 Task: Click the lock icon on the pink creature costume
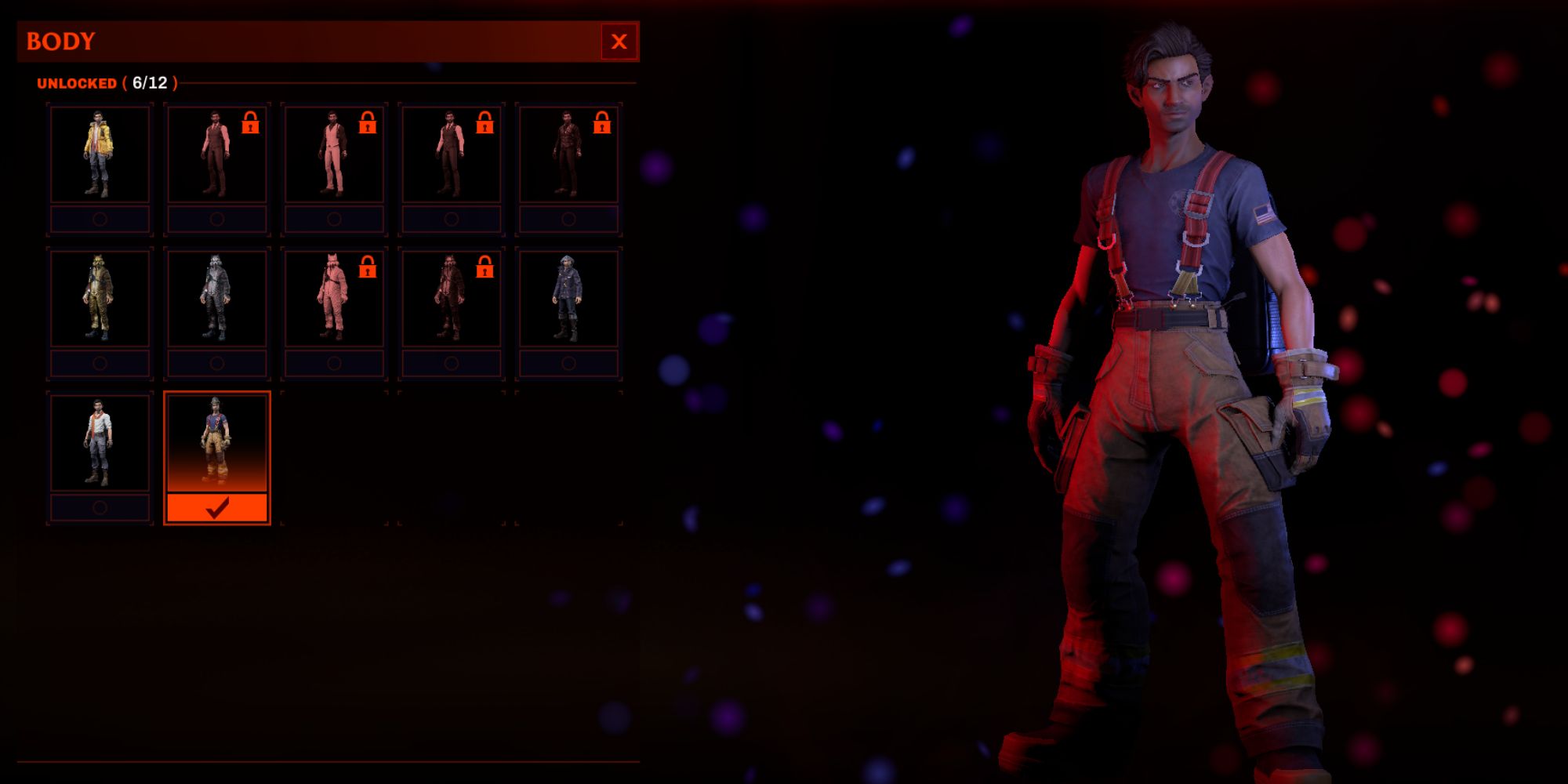367,267
